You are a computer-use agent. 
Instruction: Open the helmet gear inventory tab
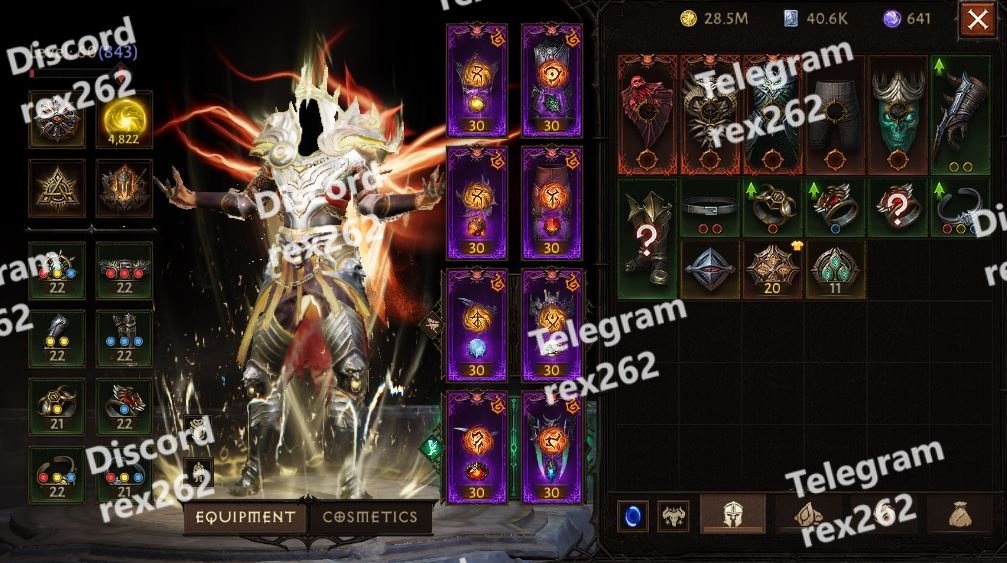[x=732, y=515]
